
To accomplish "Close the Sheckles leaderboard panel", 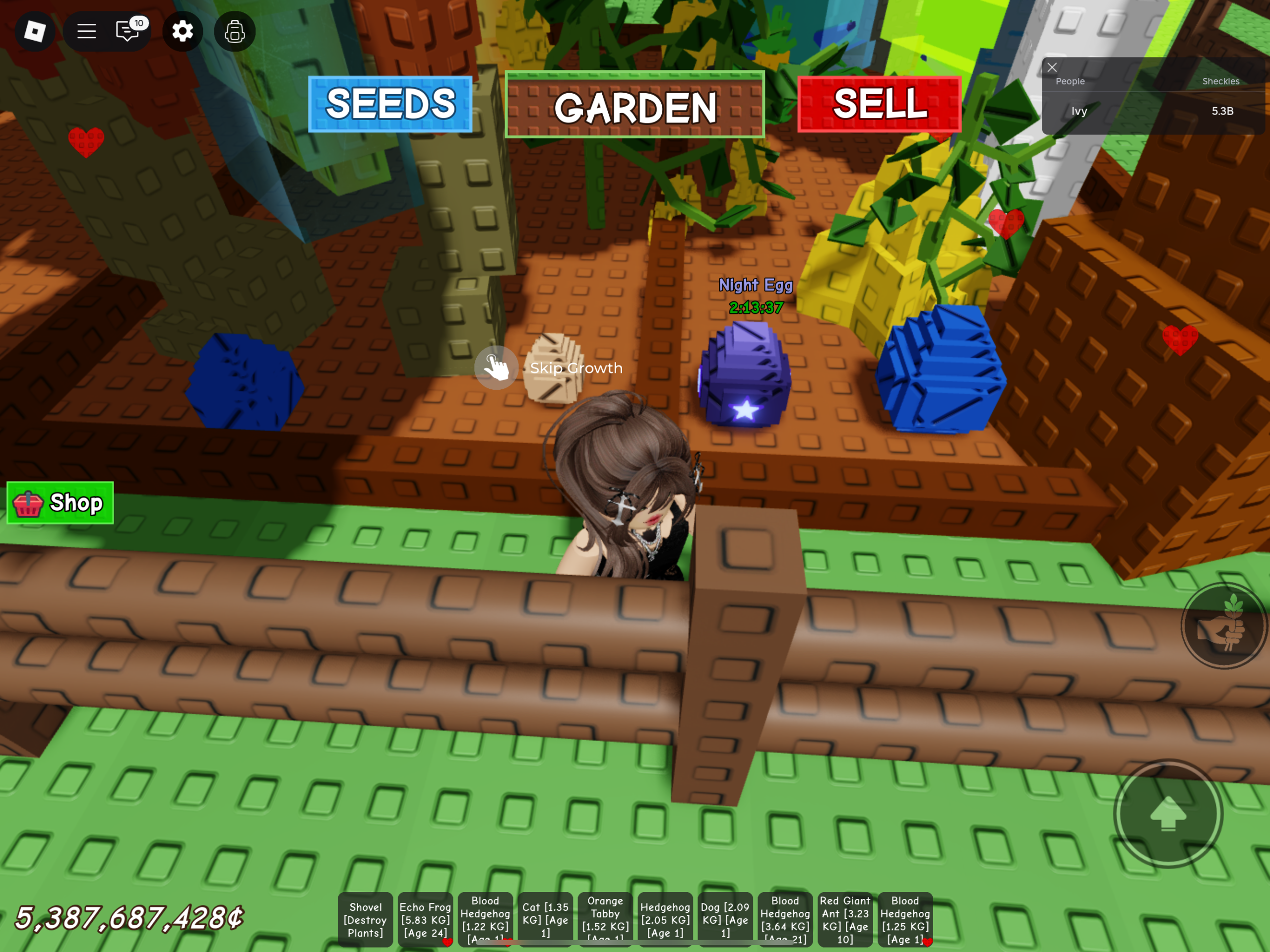I will pos(1052,67).
